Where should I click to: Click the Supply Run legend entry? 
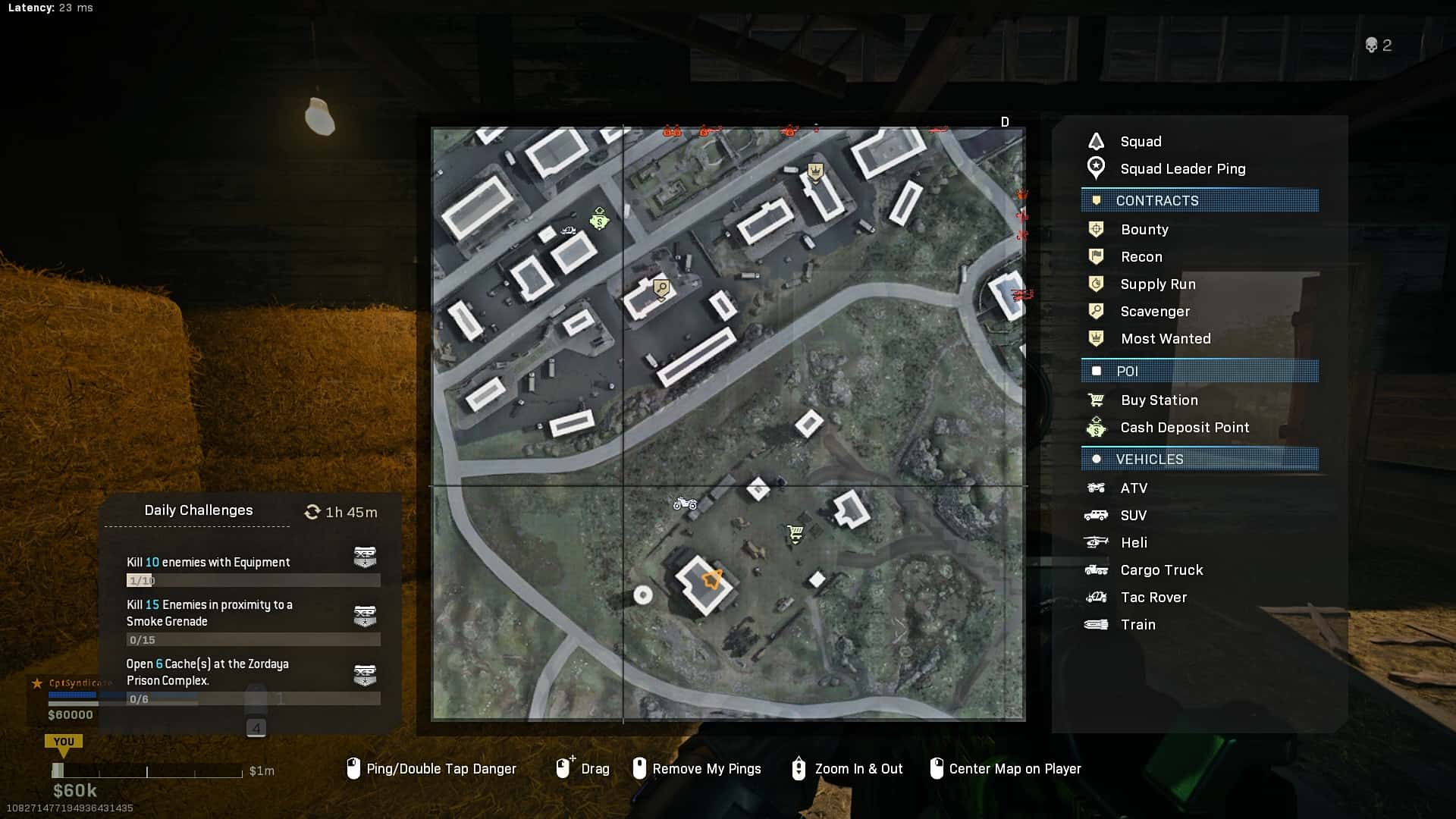[x=1157, y=284]
